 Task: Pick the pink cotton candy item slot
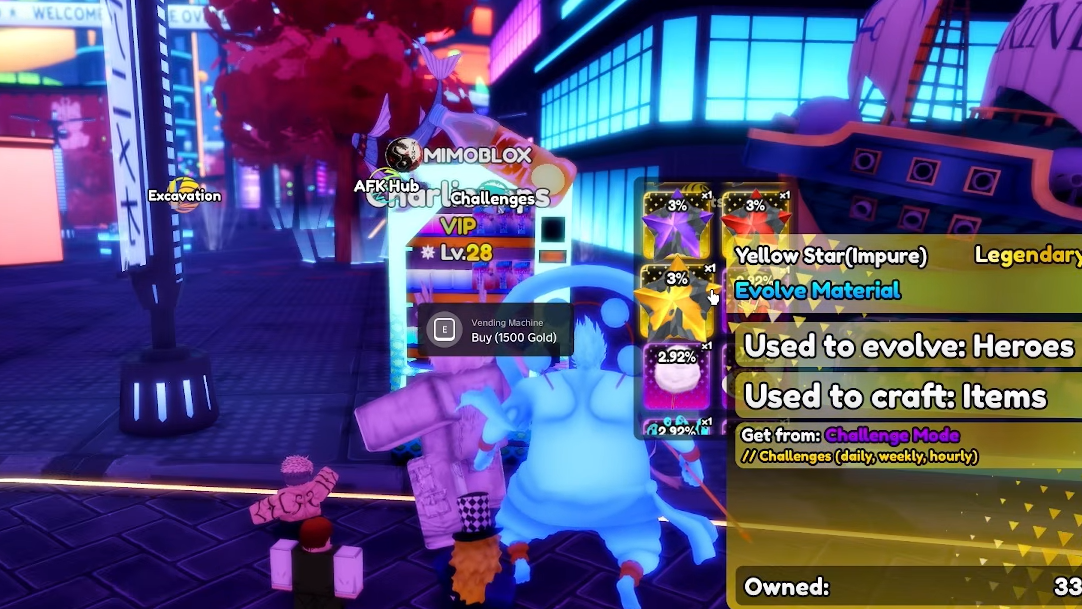pyautogui.click(x=677, y=374)
